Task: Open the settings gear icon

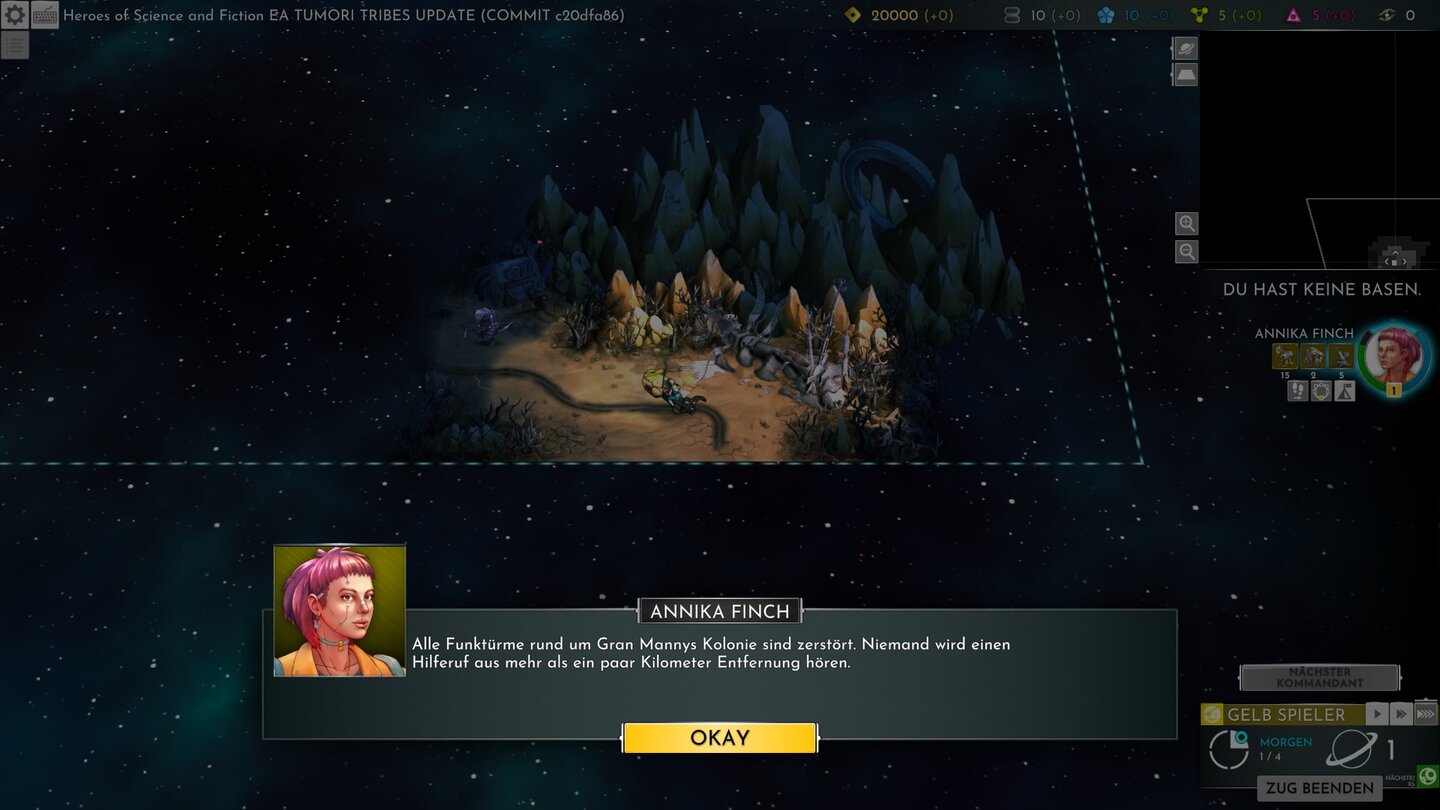Action: tap(14, 15)
